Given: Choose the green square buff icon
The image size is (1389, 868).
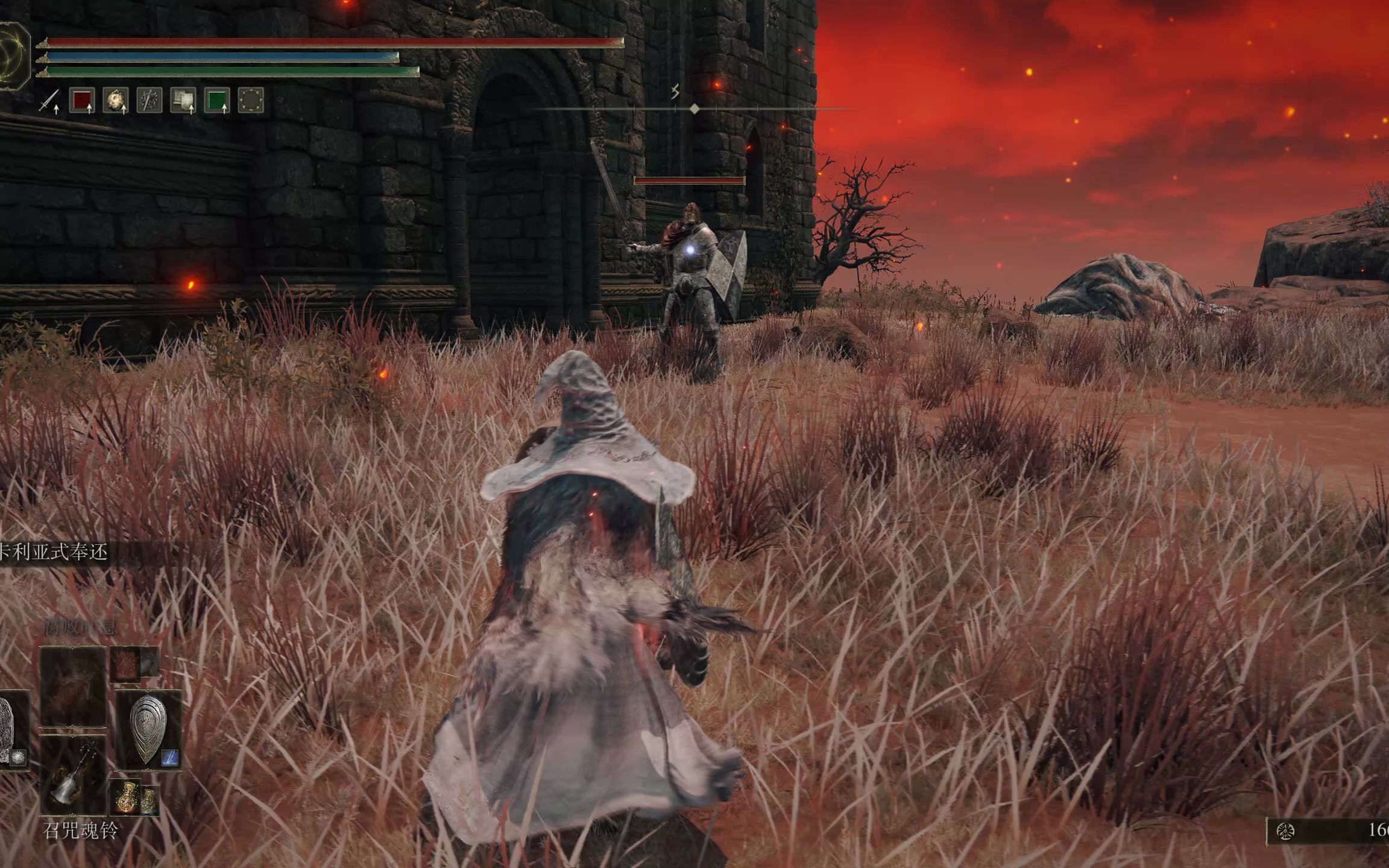Looking at the screenshot, I should click(x=217, y=101).
